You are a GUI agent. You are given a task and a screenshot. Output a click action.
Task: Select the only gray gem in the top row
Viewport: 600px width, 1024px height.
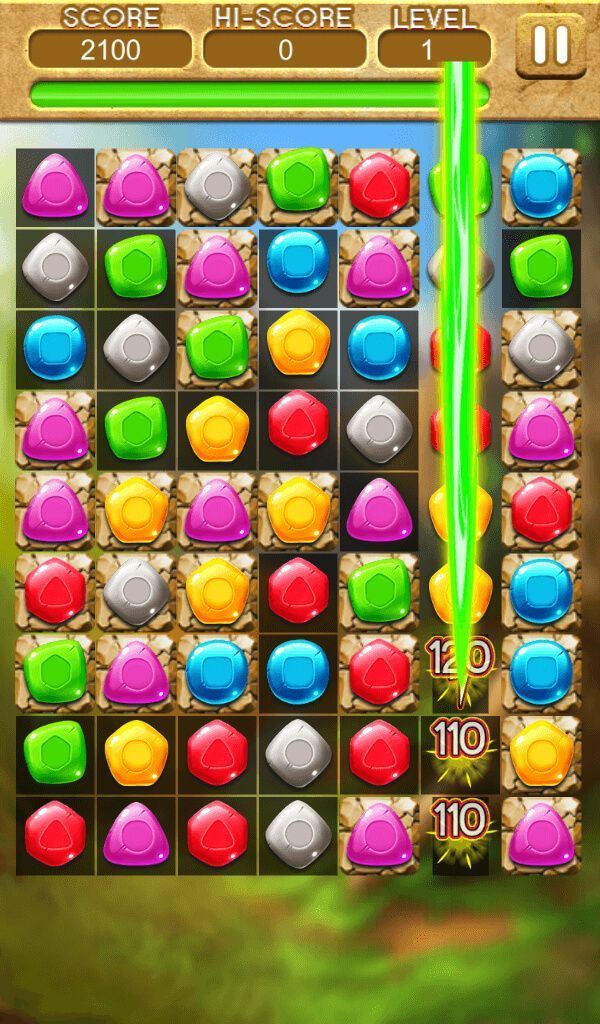[217, 187]
